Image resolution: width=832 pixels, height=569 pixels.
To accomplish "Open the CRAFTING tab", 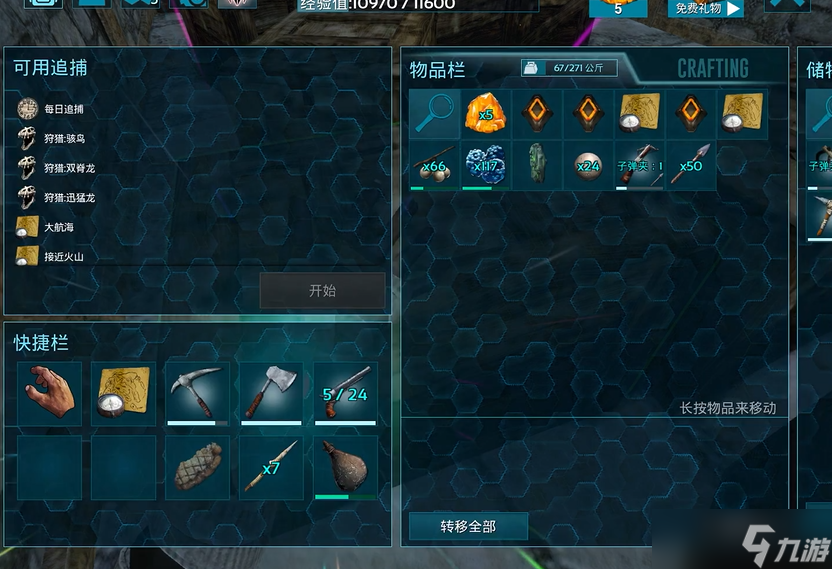I will [712, 68].
